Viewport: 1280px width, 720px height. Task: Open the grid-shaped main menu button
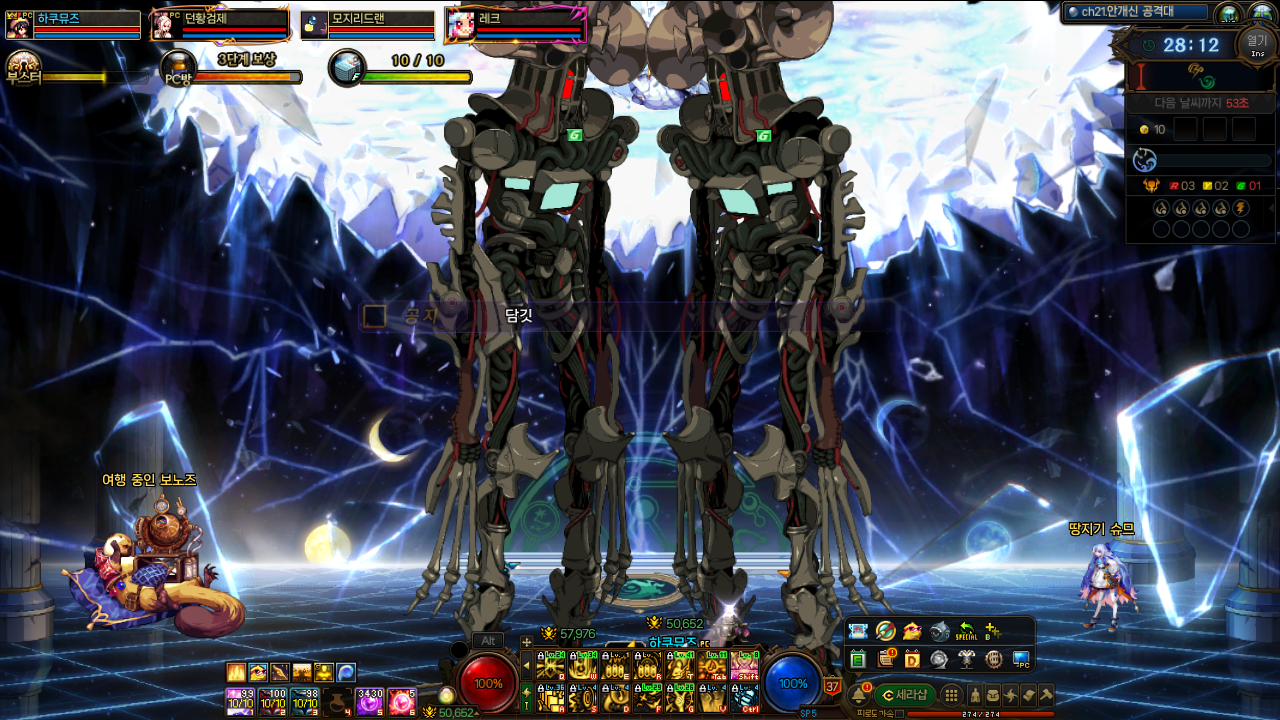[x=952, y=695]
